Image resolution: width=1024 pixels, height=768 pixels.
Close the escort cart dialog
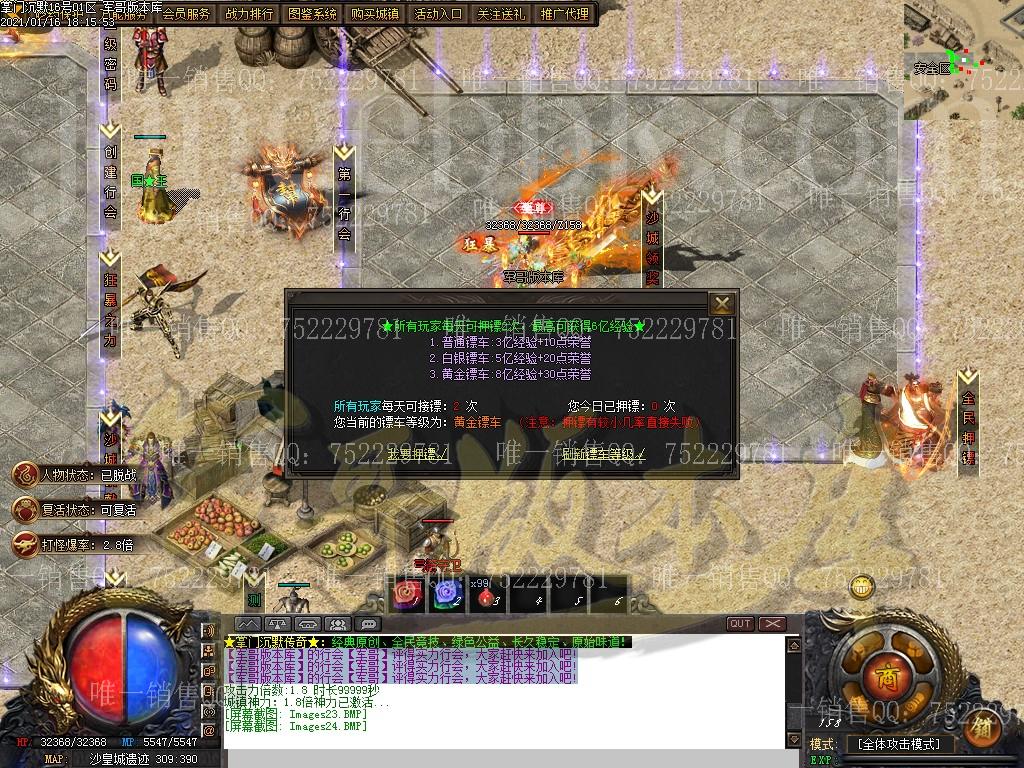click(721, 303)
